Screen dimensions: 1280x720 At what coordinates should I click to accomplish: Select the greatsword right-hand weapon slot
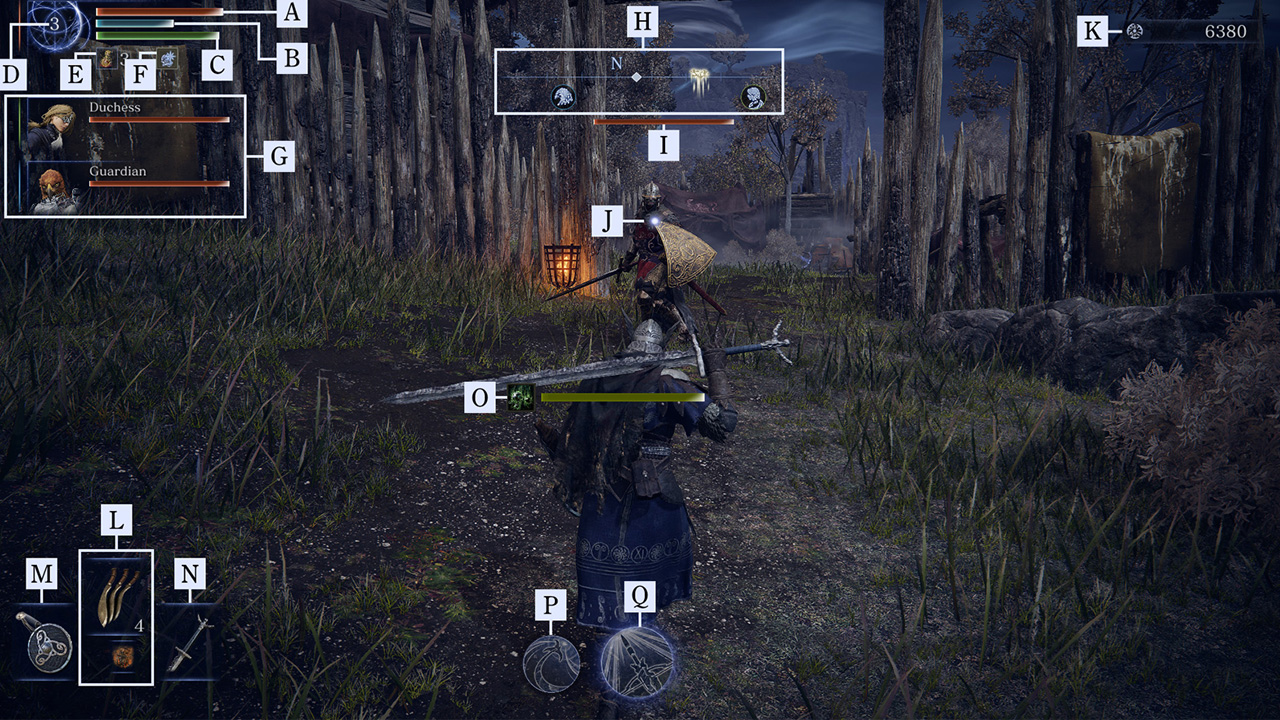(189, 642)
